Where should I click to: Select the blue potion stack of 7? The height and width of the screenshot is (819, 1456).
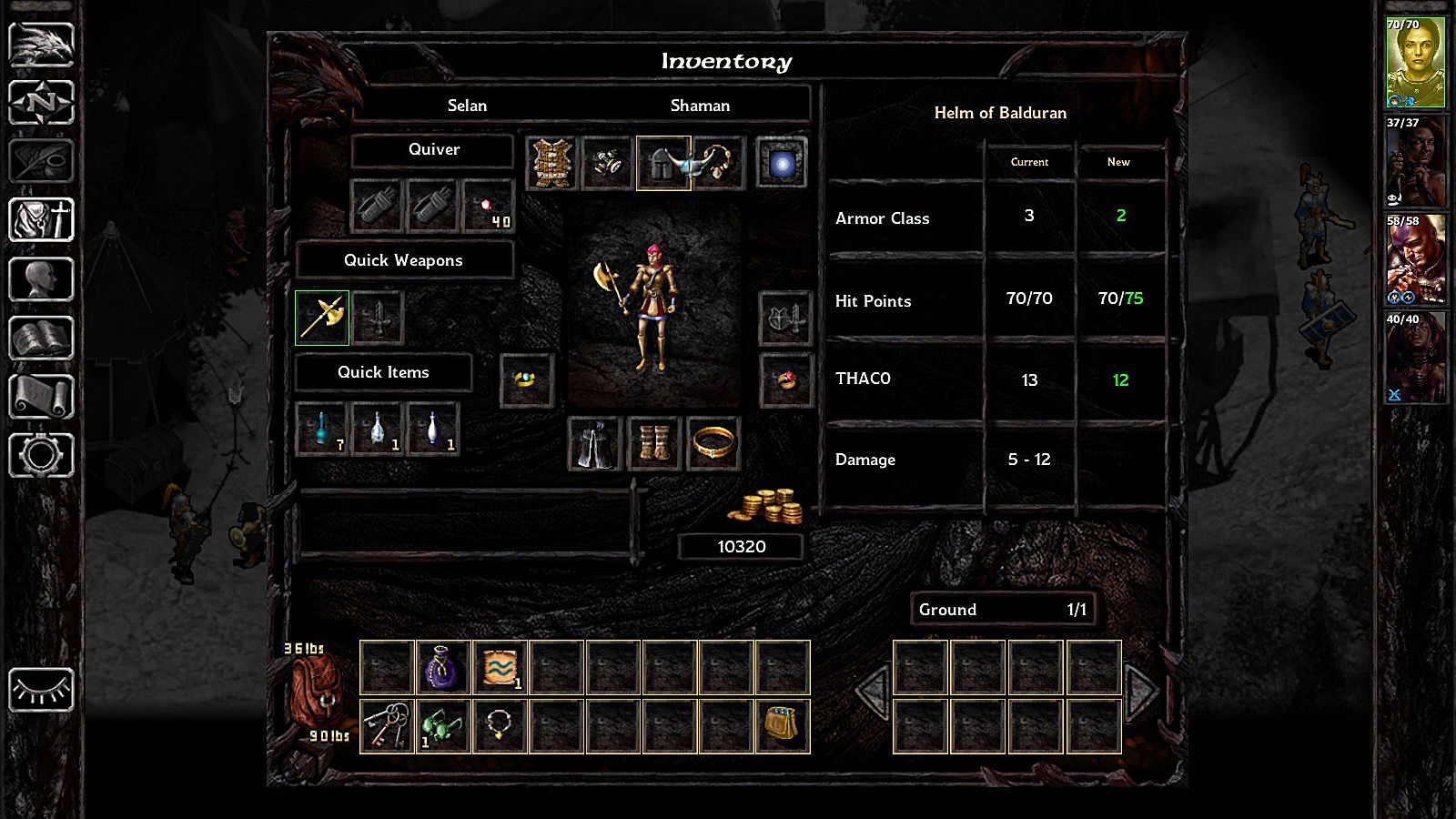click(x=322, y=430)
